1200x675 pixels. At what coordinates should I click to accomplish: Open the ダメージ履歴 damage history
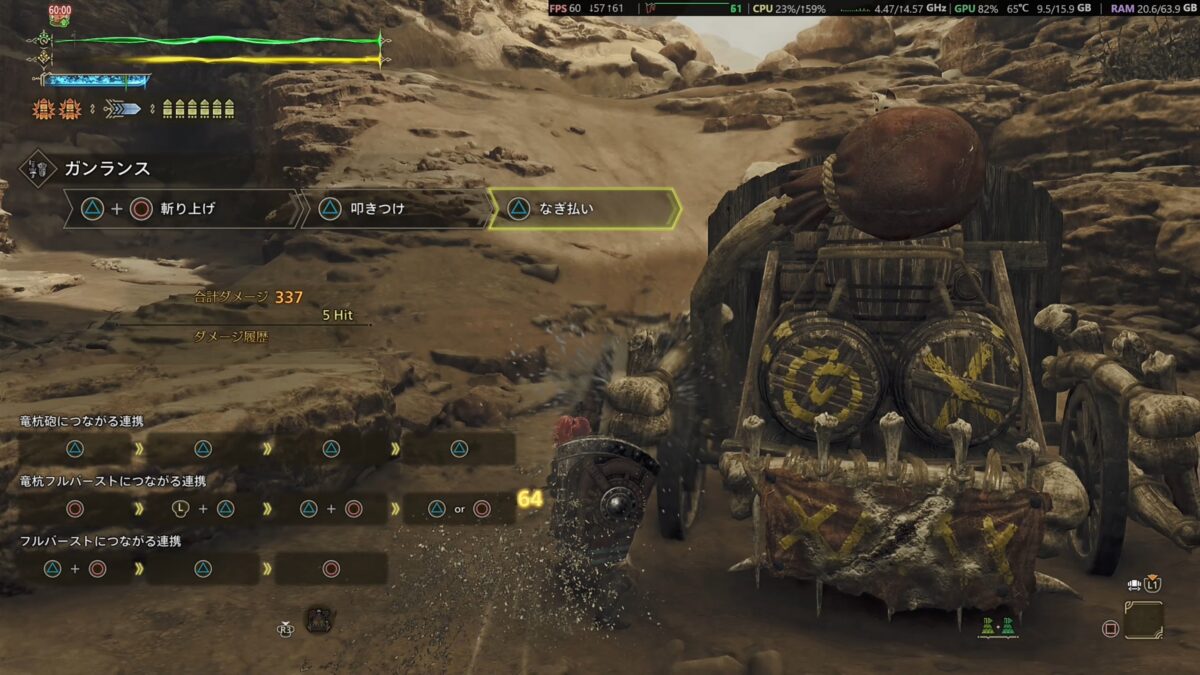tap(234, 337)
